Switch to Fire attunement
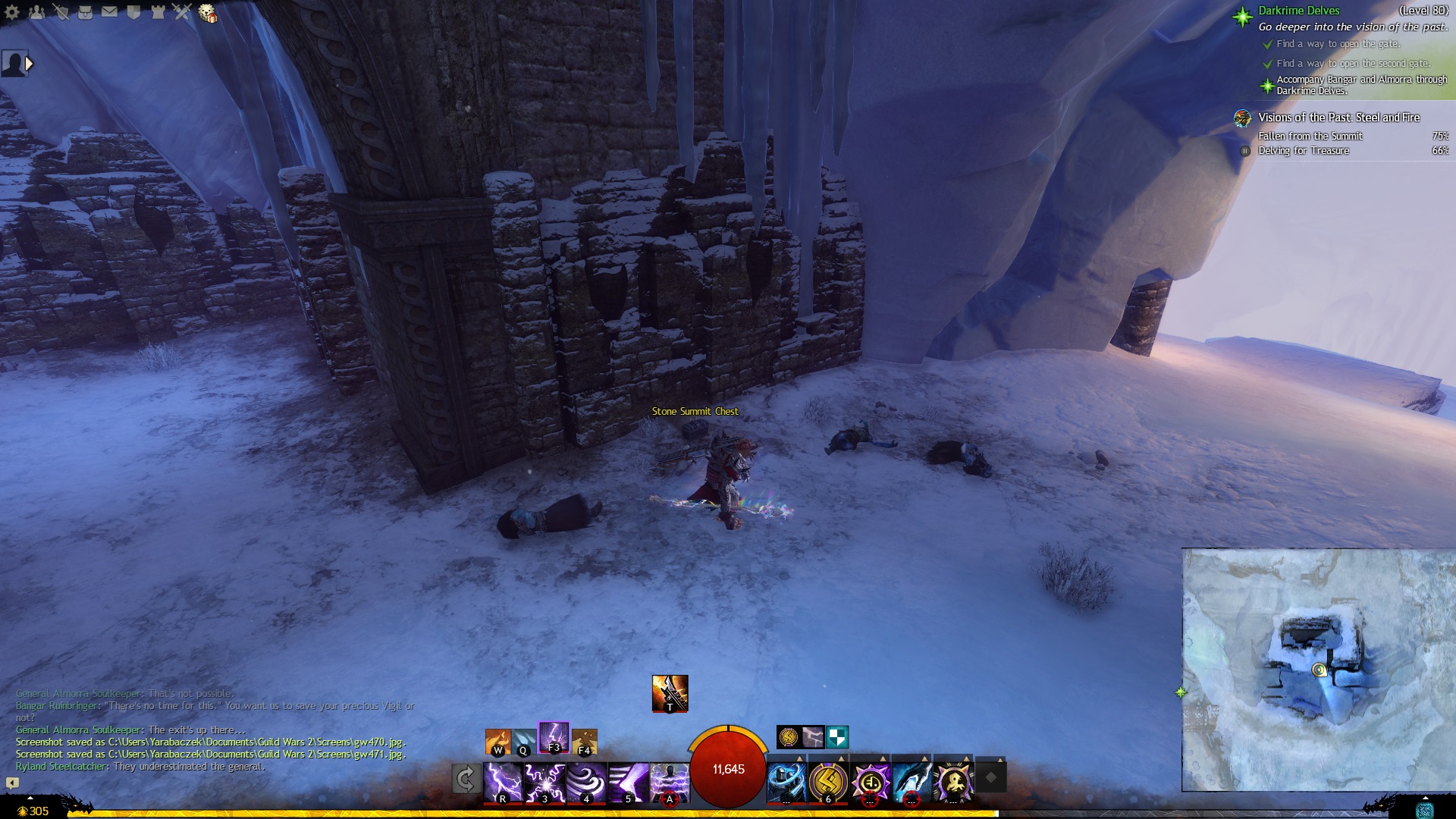Image resolution: width=1456 pixels, height=819 pixels. (498, 741)
